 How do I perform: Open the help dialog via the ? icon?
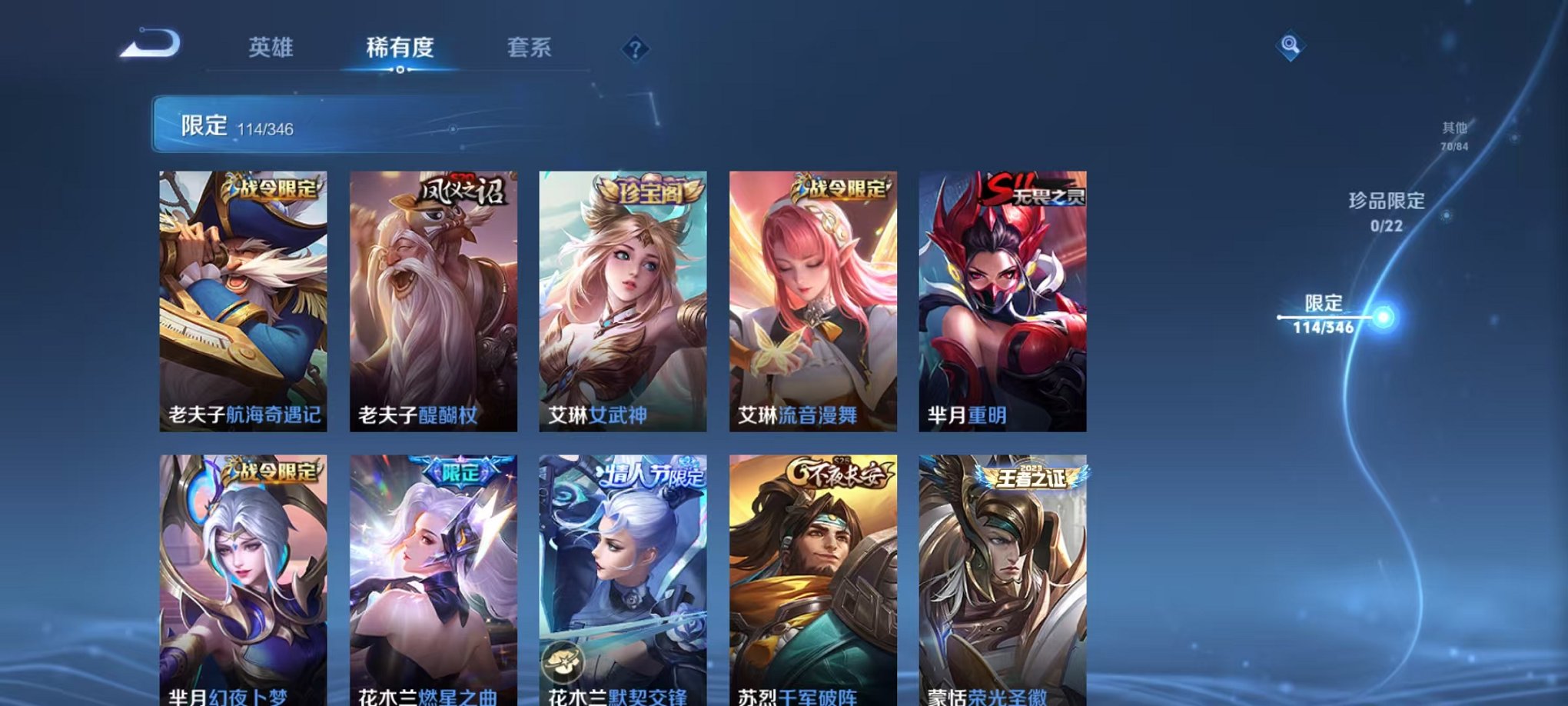634,49
